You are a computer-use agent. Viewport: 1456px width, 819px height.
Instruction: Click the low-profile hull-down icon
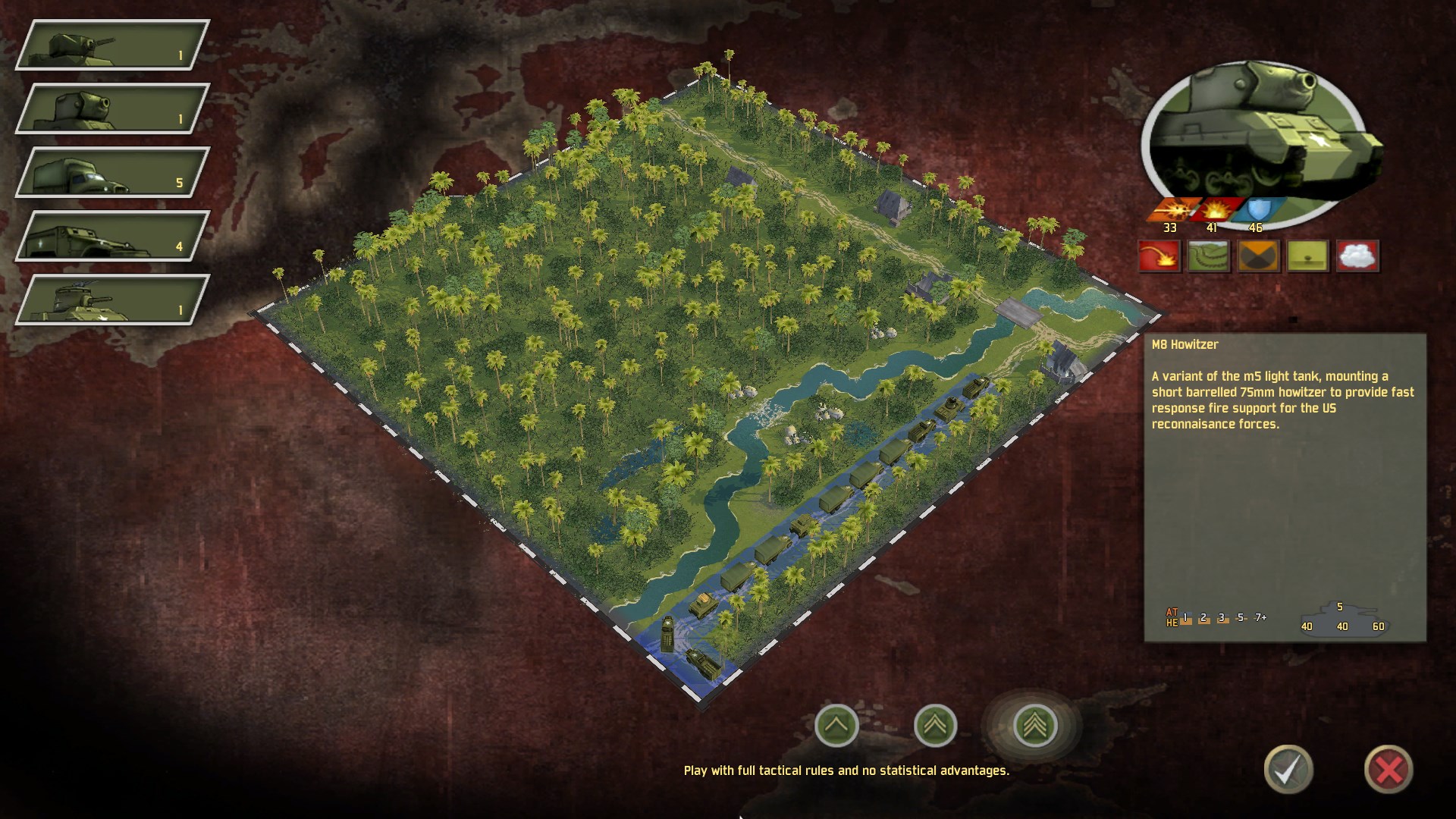[1308, 256]
